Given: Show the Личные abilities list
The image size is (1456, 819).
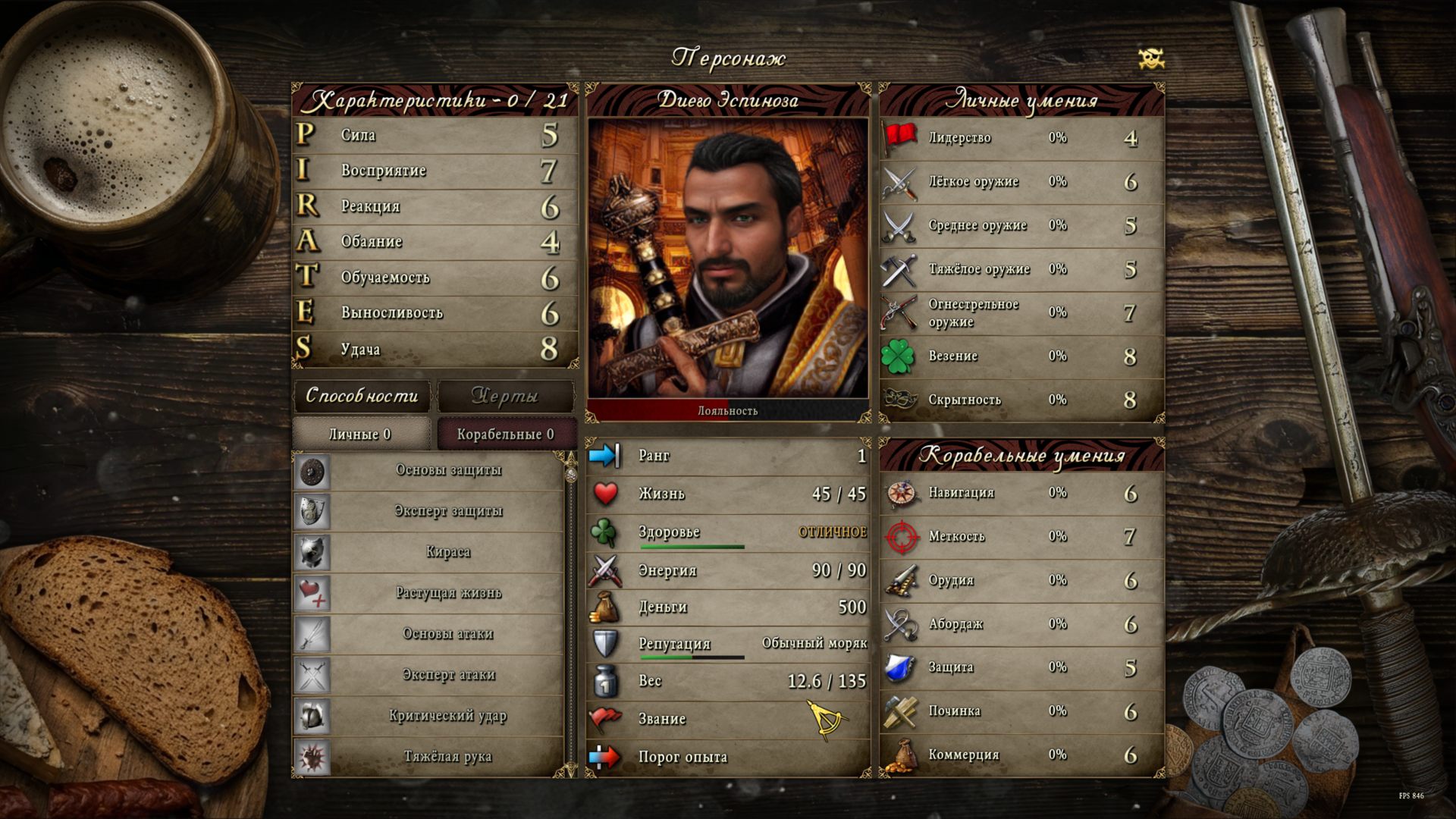Looking at the screenshot, I should (360, 434).
